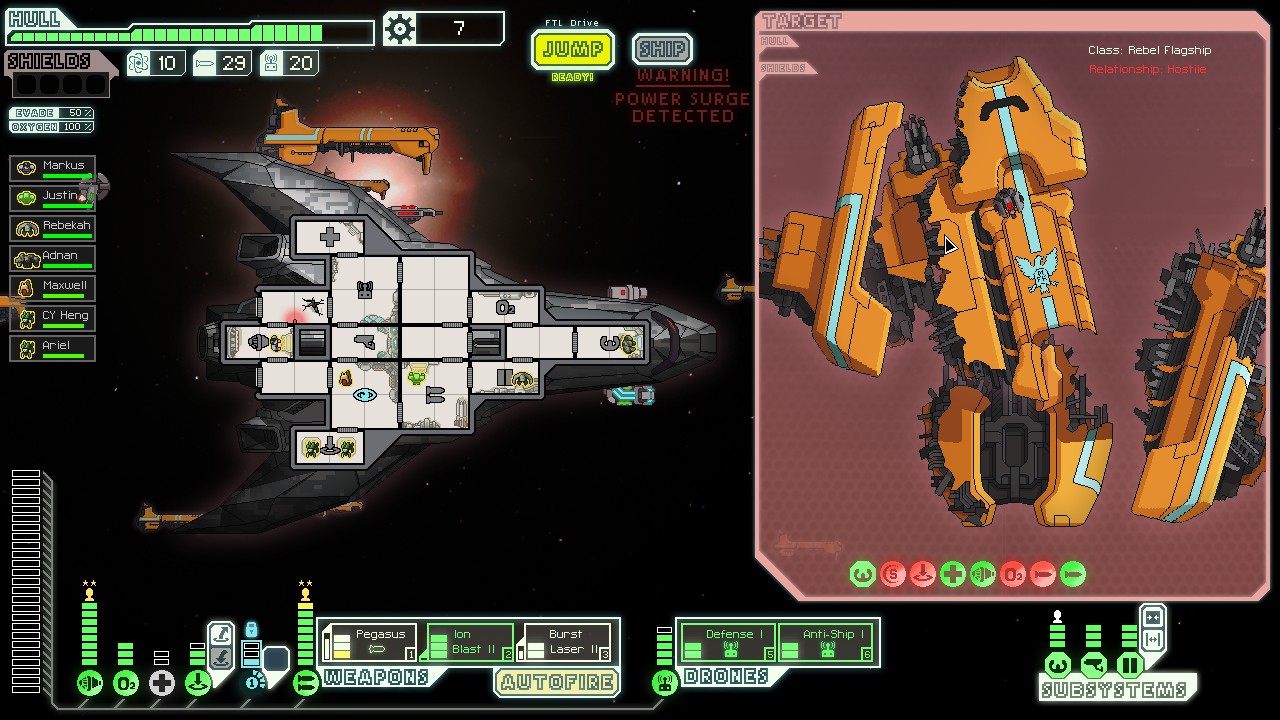Enable Autofire mode
This screenshot has width=1280, height=720.
click(x=557, y=683)
